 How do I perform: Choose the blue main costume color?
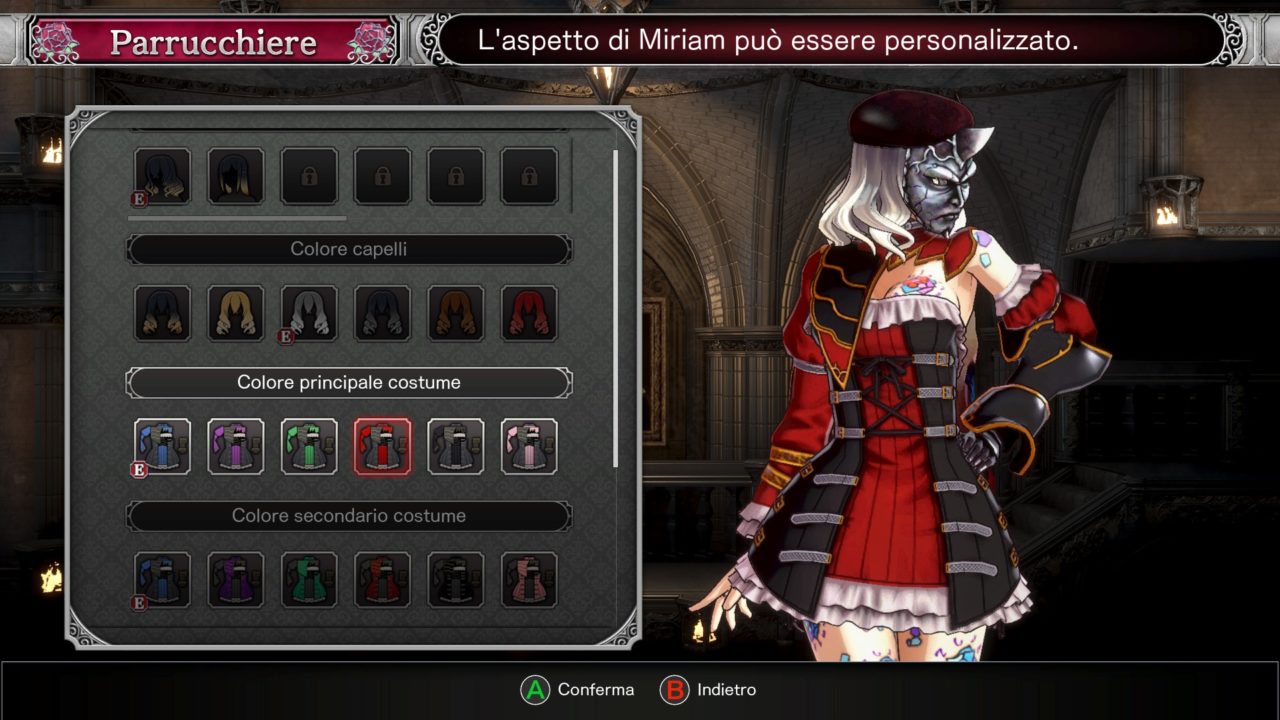[163, 446]
